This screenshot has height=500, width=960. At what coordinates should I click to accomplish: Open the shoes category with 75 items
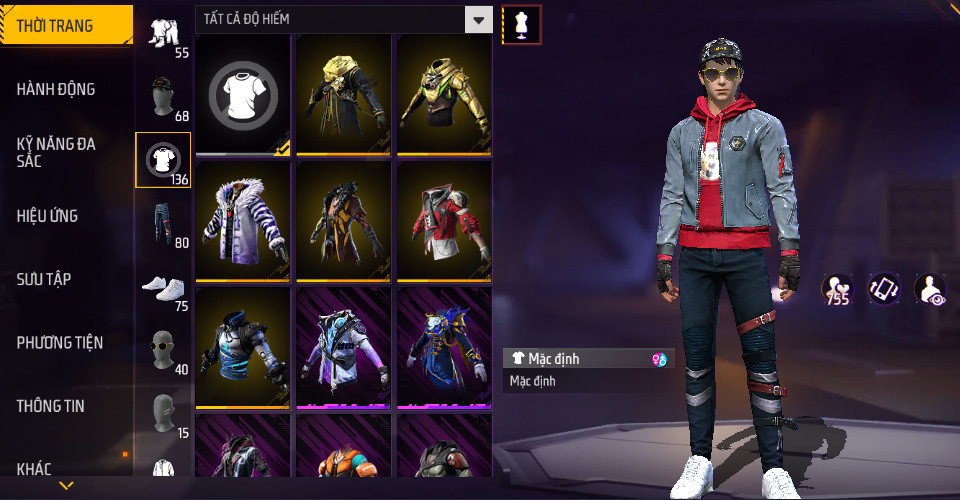163,288
